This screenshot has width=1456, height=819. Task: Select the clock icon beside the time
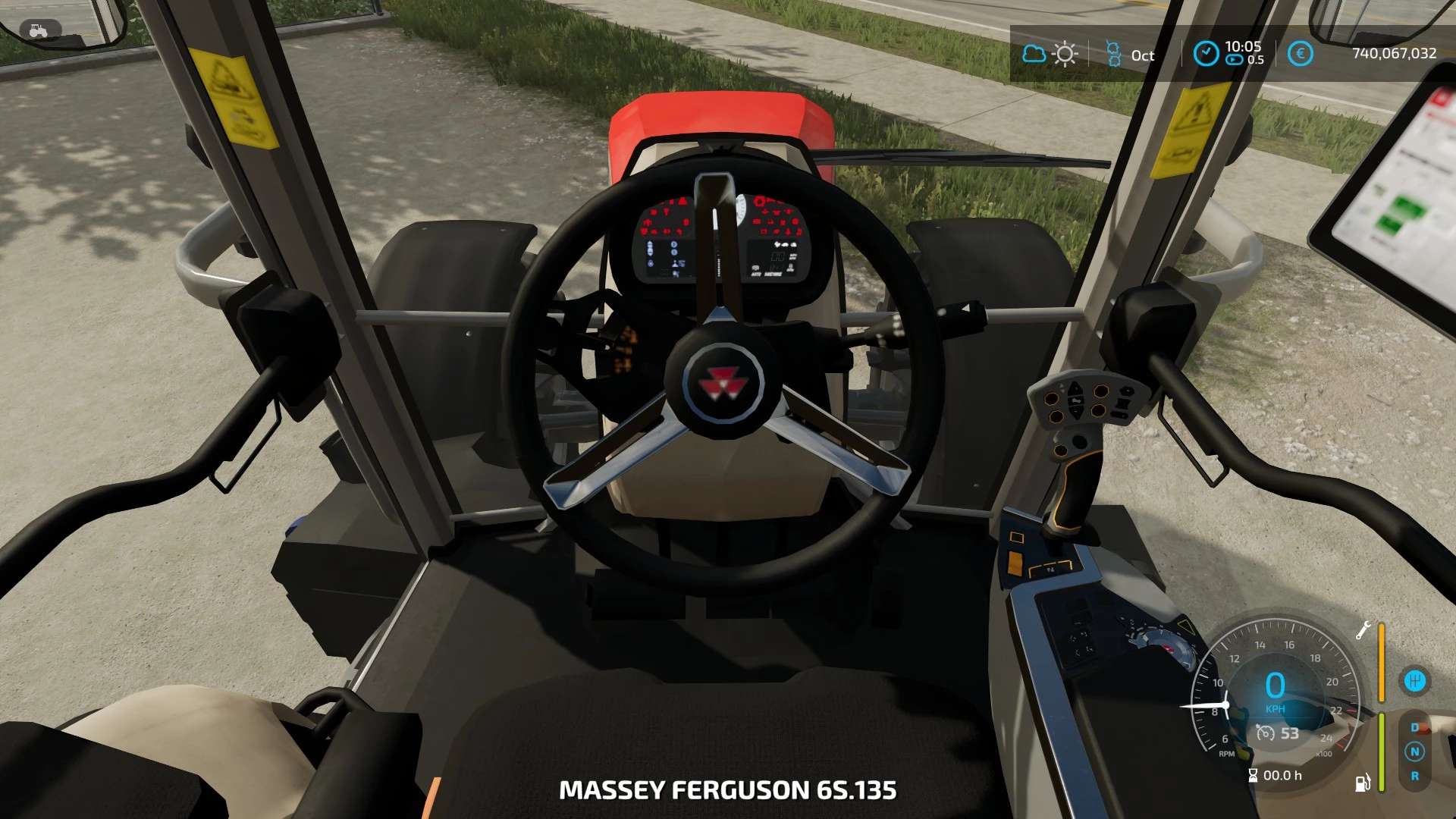point(1205,53)
